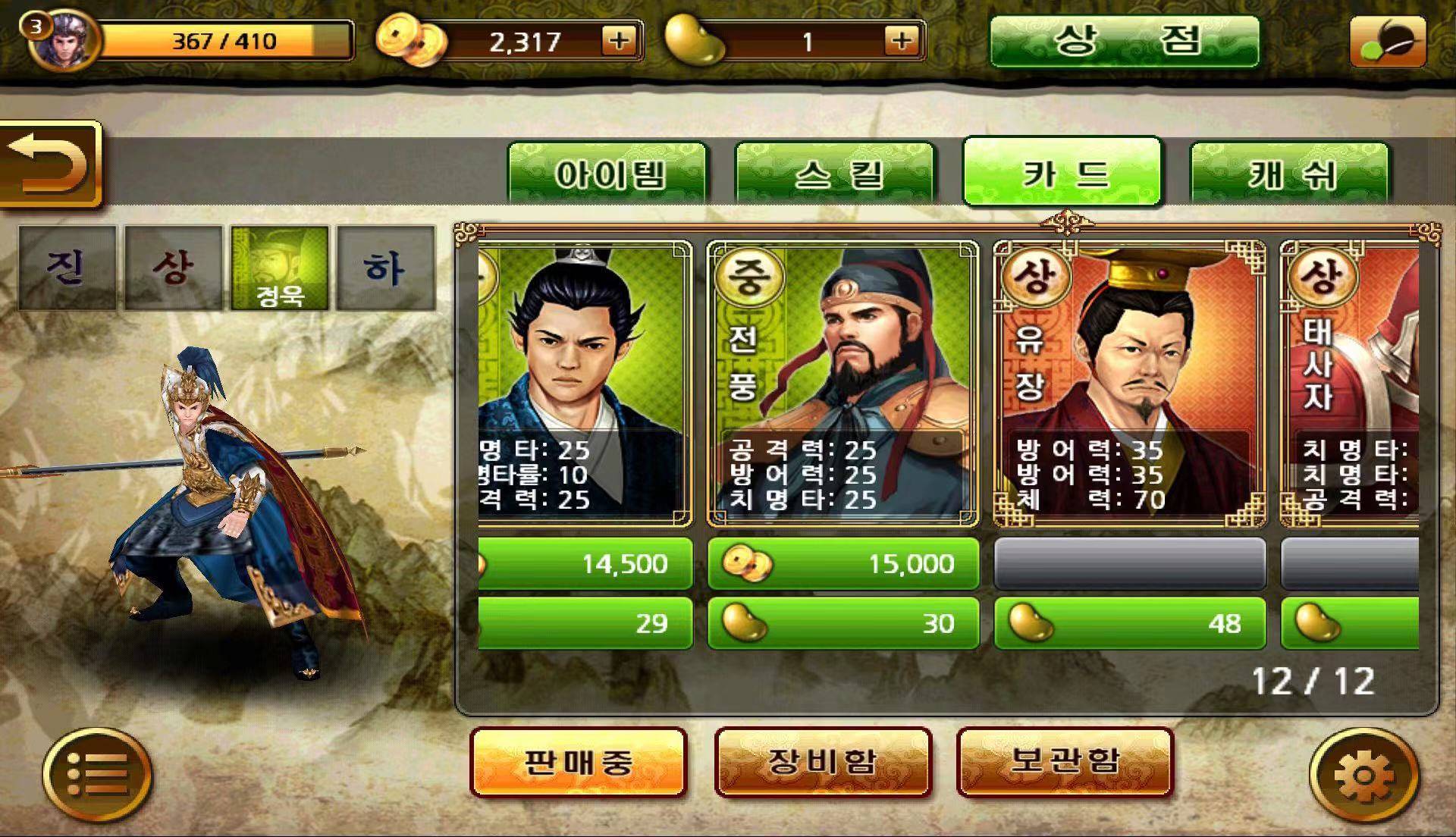Open the 아이템 (Item) shop tab
Screen dimensions: 1456x837
click(607, 174)
